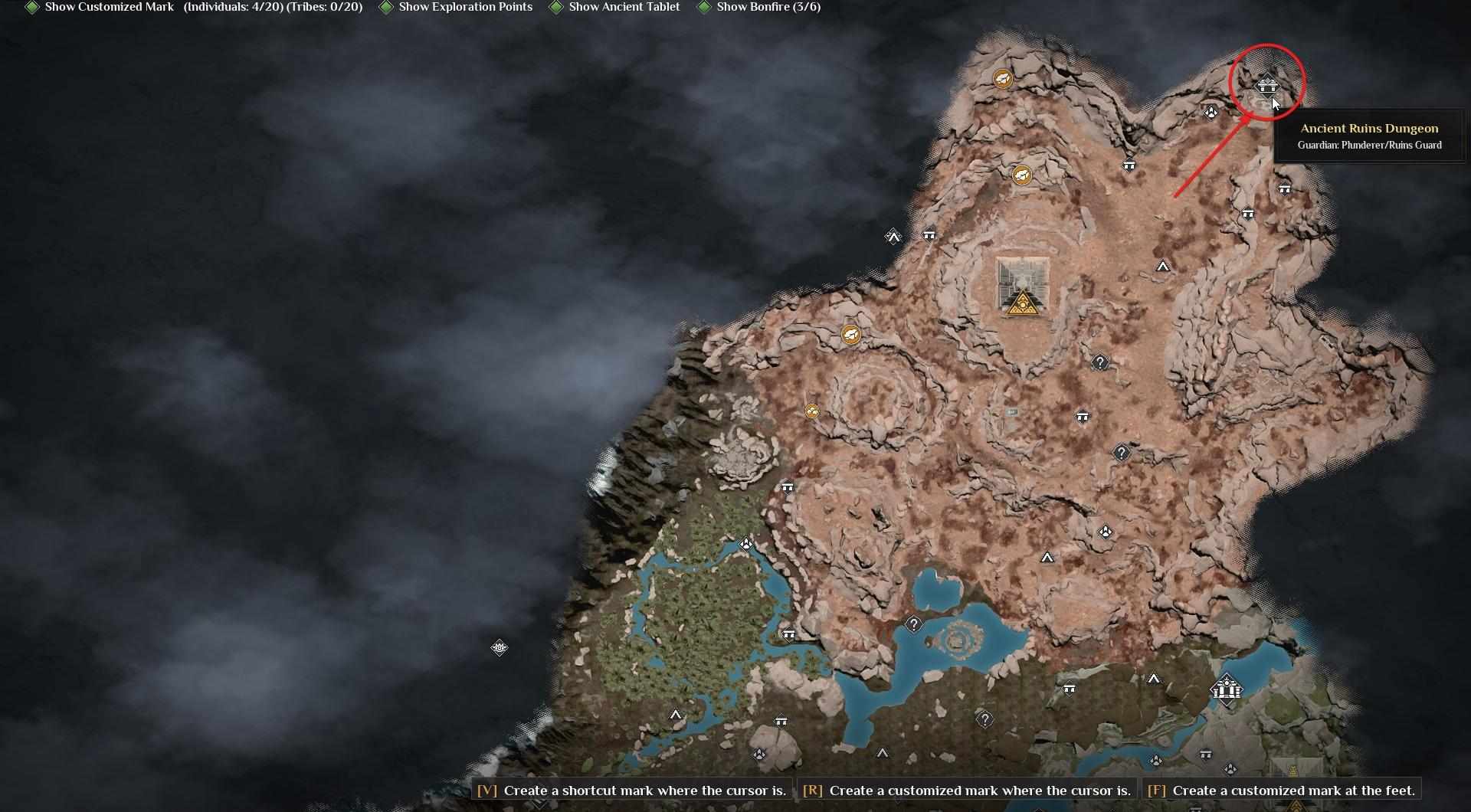
Task: Click Create a shortcut mark option
Action: coord(628,791)
